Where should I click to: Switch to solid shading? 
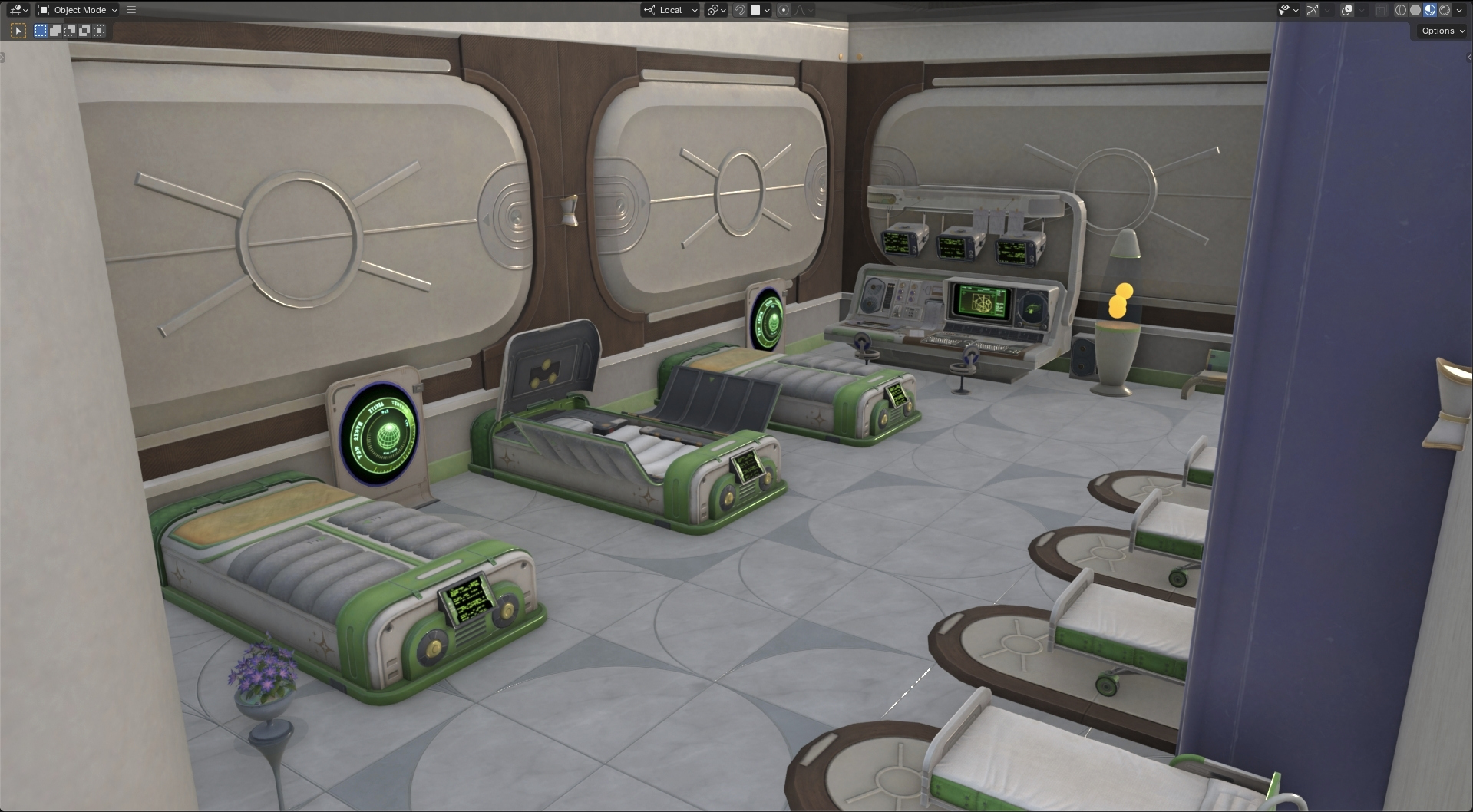[x=1415, y=10]
